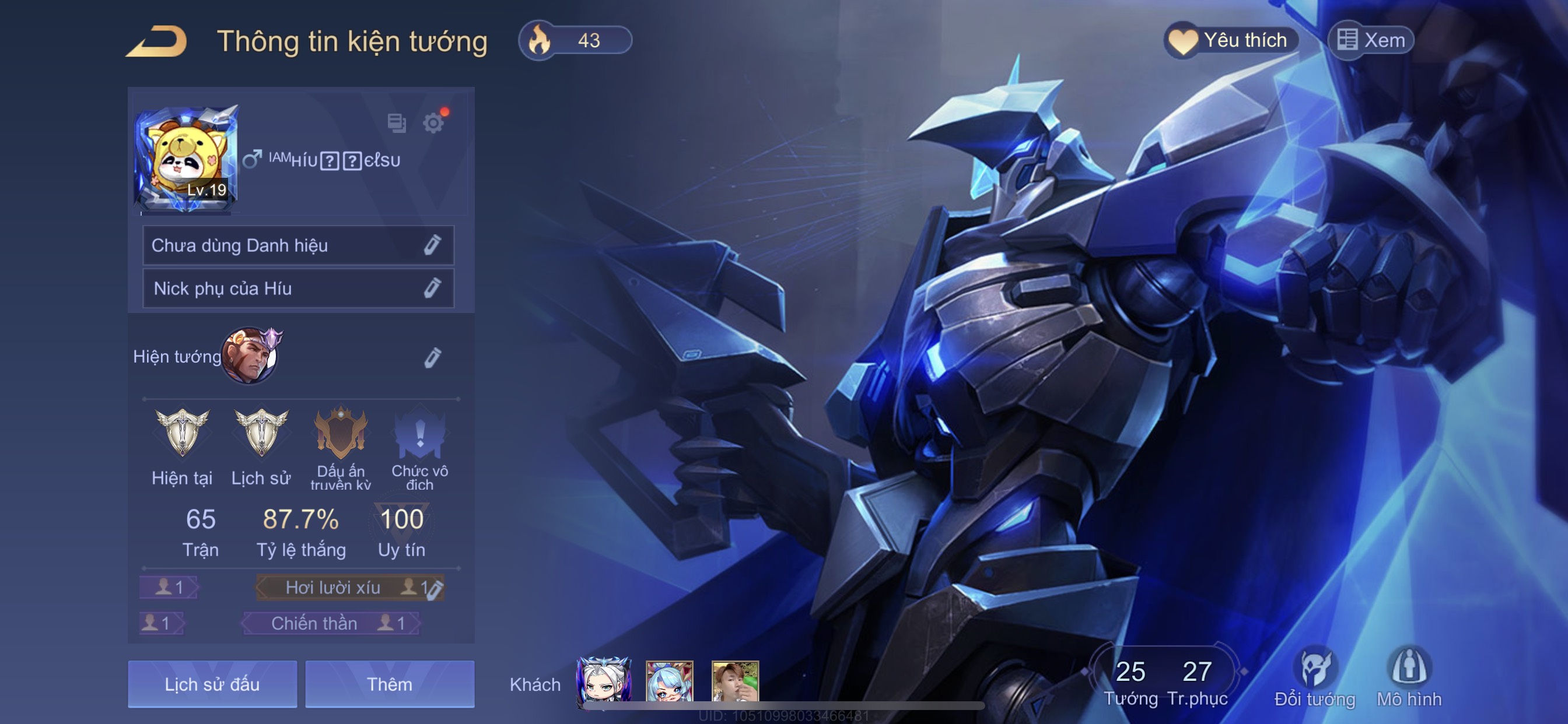Viewport: 1568px width, 724px height.
Task: Select the Hiện tại rank badge
Action: [182, 433]
